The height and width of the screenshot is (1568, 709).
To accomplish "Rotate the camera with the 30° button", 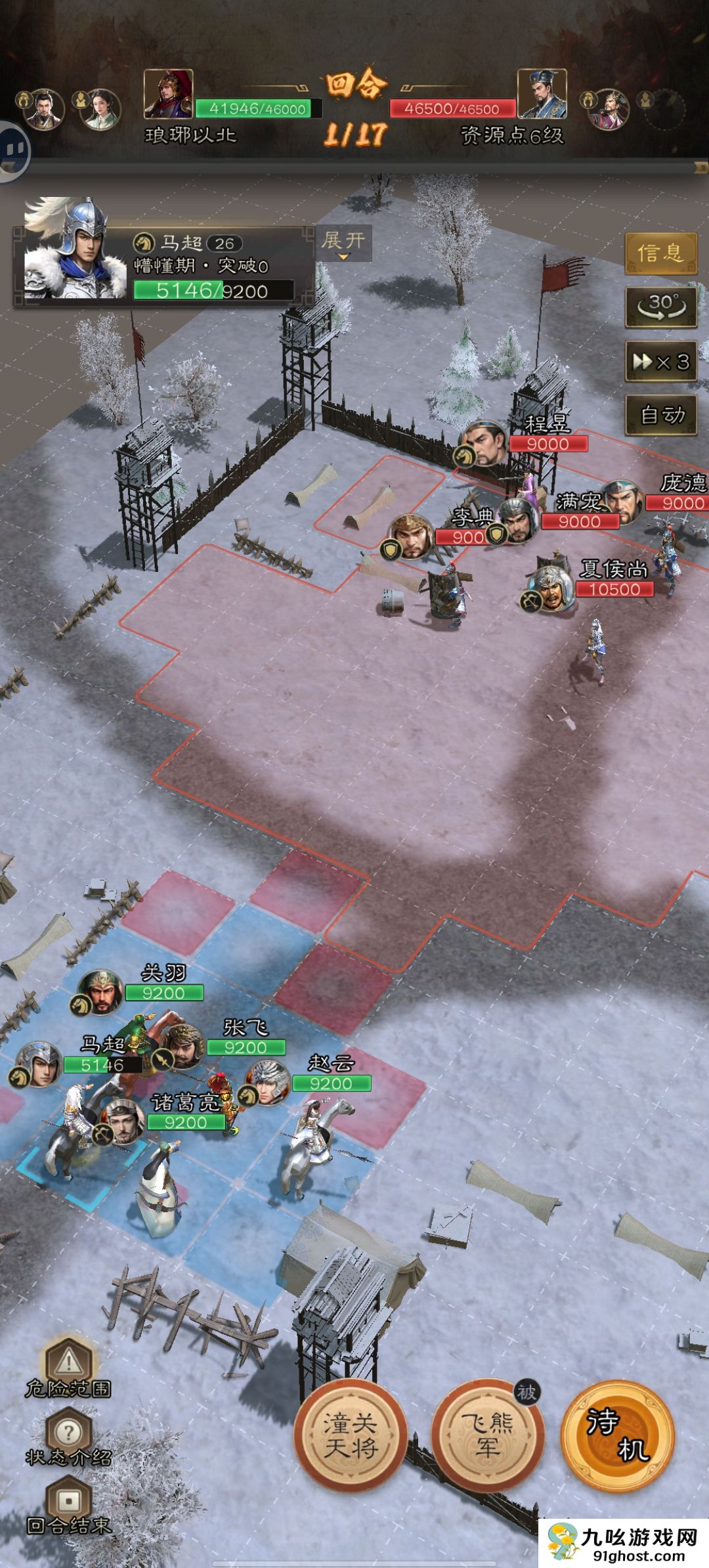I will (x=660, y=306).
